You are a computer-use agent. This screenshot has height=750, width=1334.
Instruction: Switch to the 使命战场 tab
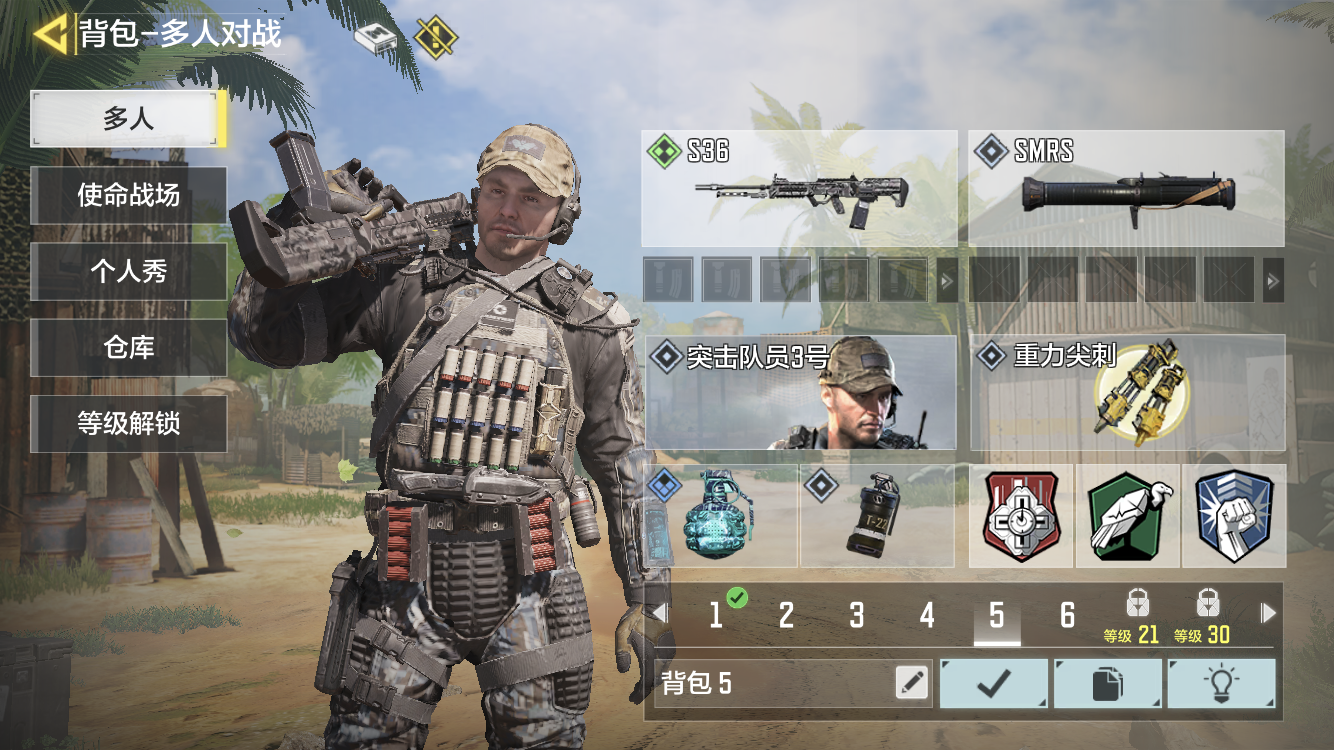point(129,195)
